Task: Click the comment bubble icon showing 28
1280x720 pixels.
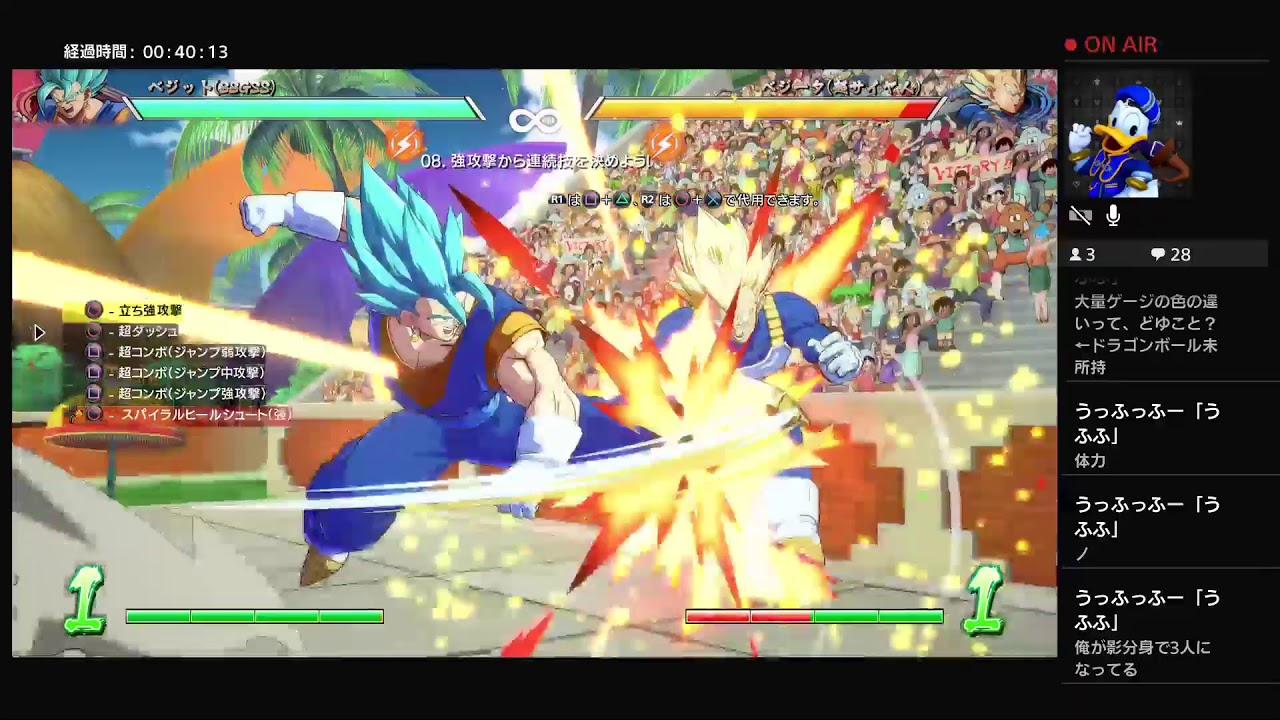Action: [1156, 254]
